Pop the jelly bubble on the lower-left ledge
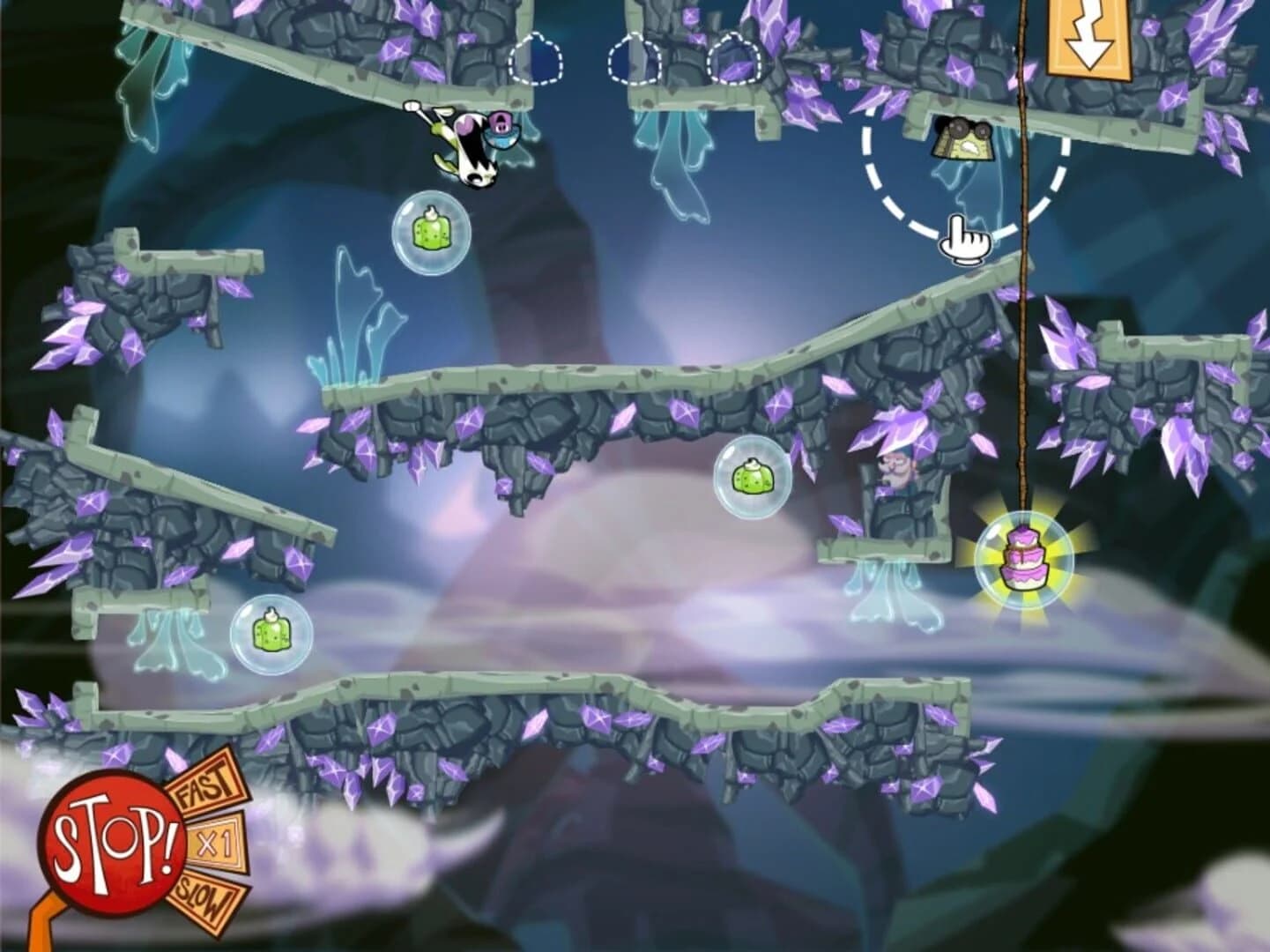The width and height of the screenshot is (1270, 952). click(x=270, y=632)
